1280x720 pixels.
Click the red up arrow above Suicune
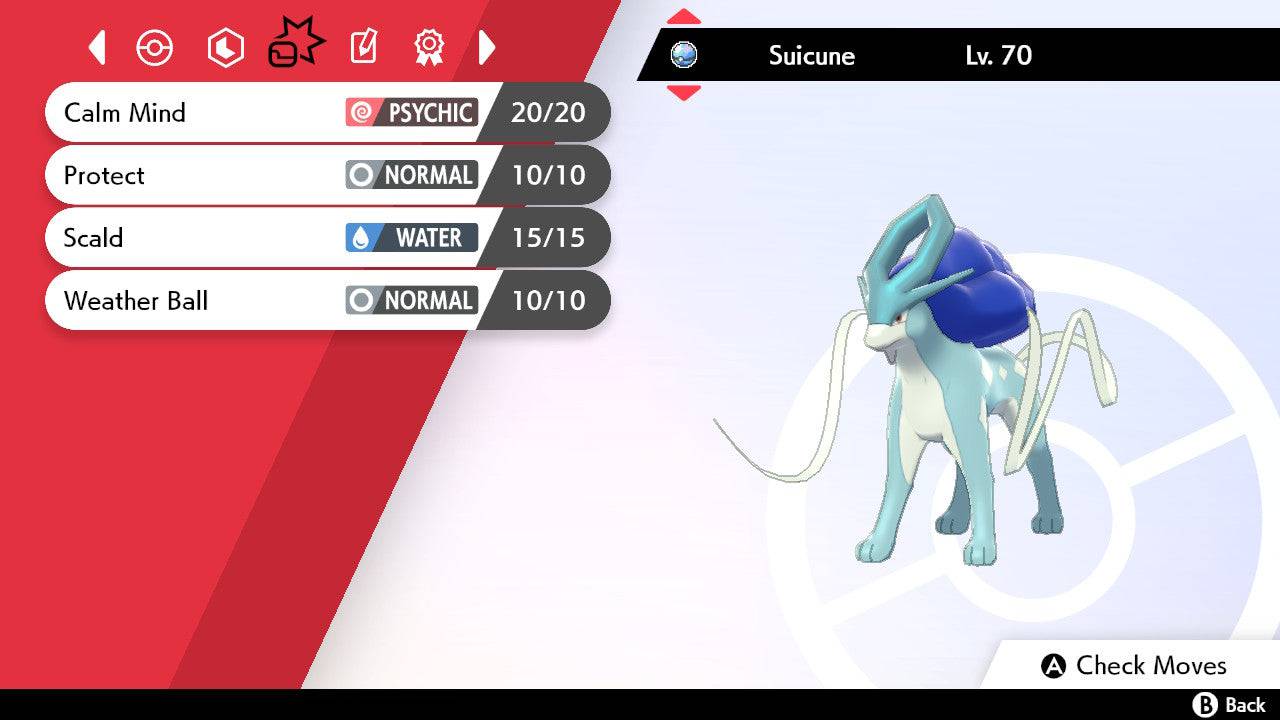tap(684, 15)
